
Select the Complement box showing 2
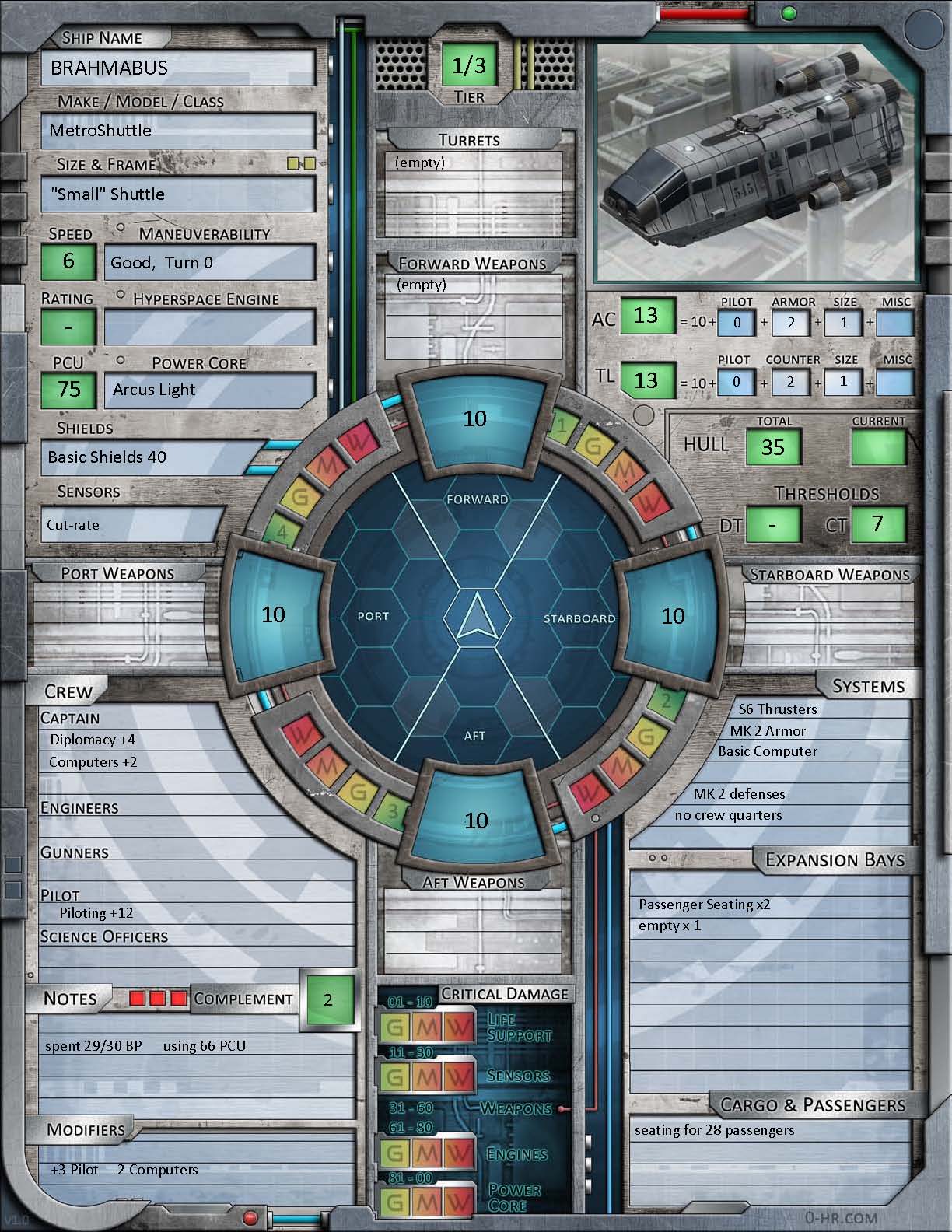(328, 999)
